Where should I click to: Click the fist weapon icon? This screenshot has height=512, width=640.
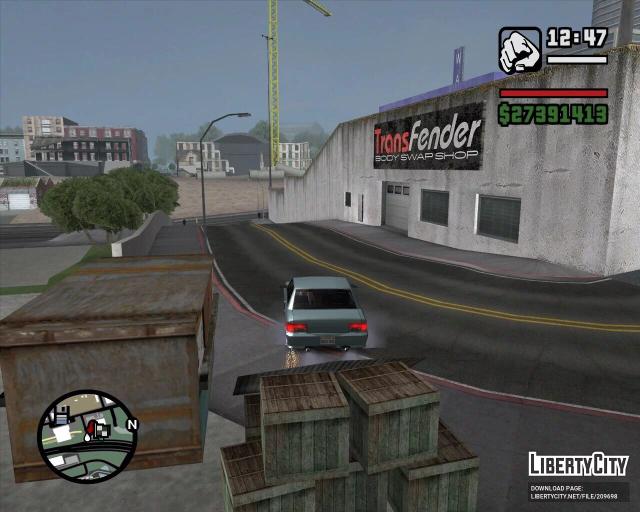519,50
